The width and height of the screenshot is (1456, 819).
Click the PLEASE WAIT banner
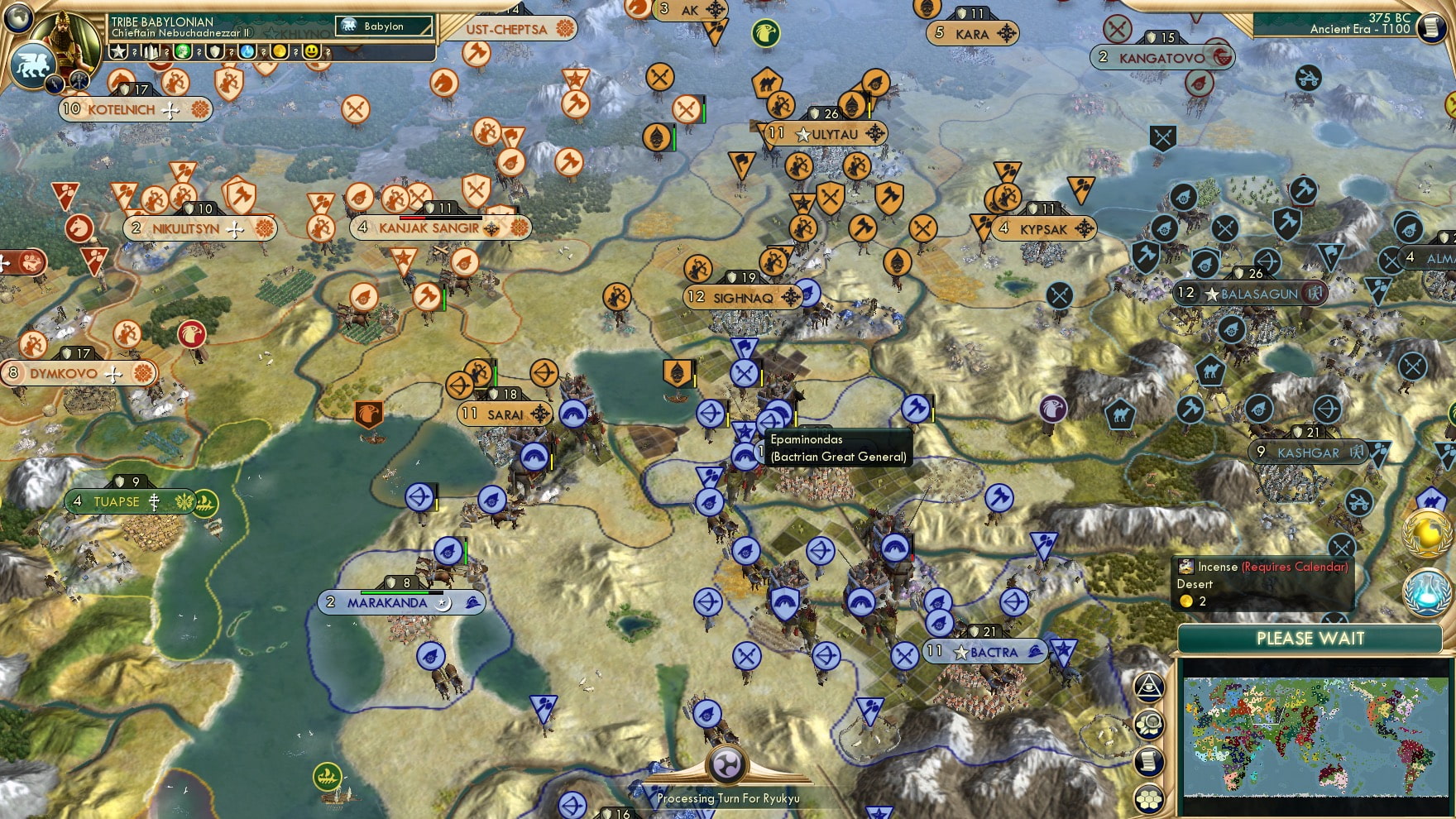click(x=1310, y=639)
